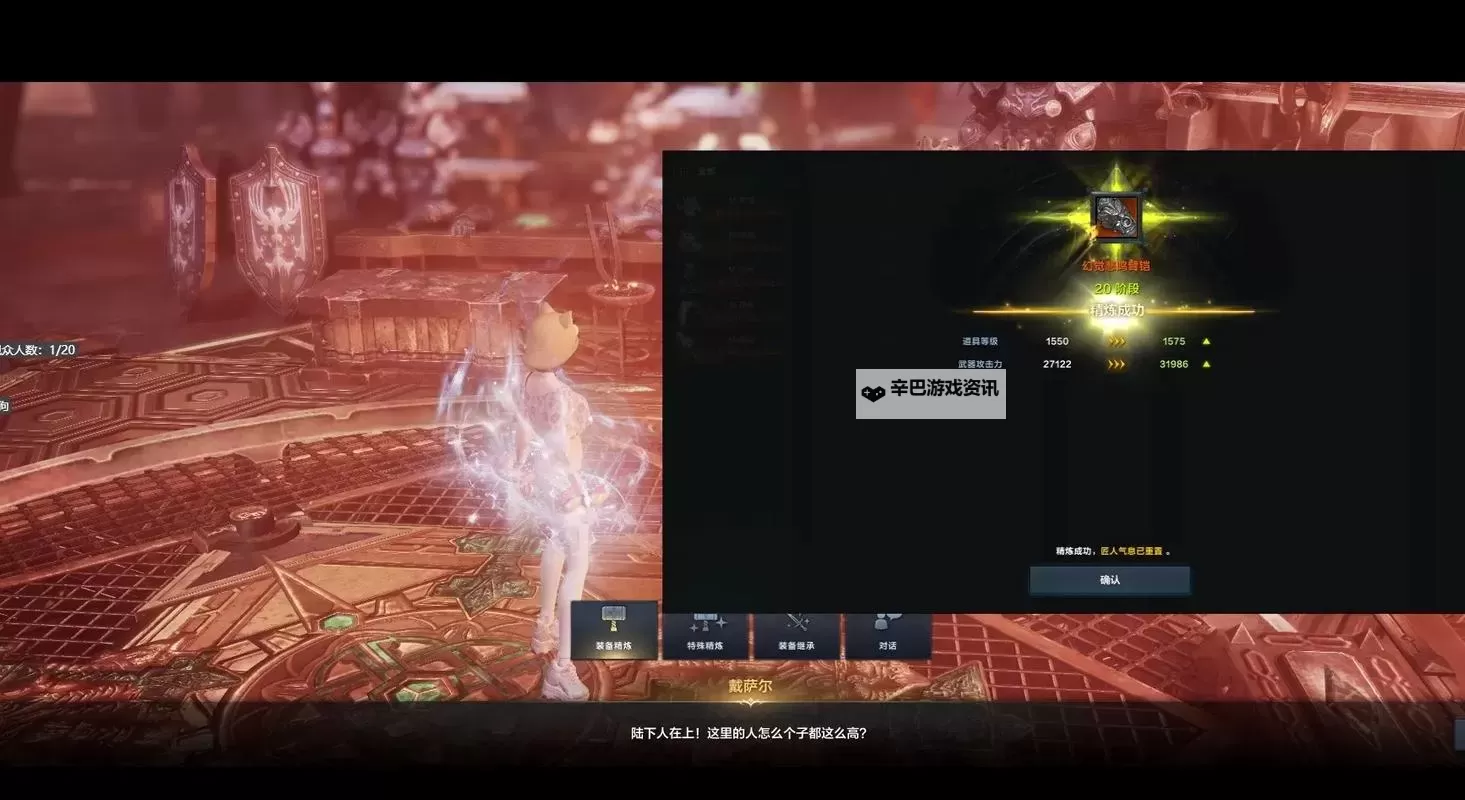Click the green up arrow beside 1575
This screenshot has height=800, width=1465.
[1206, 340]
